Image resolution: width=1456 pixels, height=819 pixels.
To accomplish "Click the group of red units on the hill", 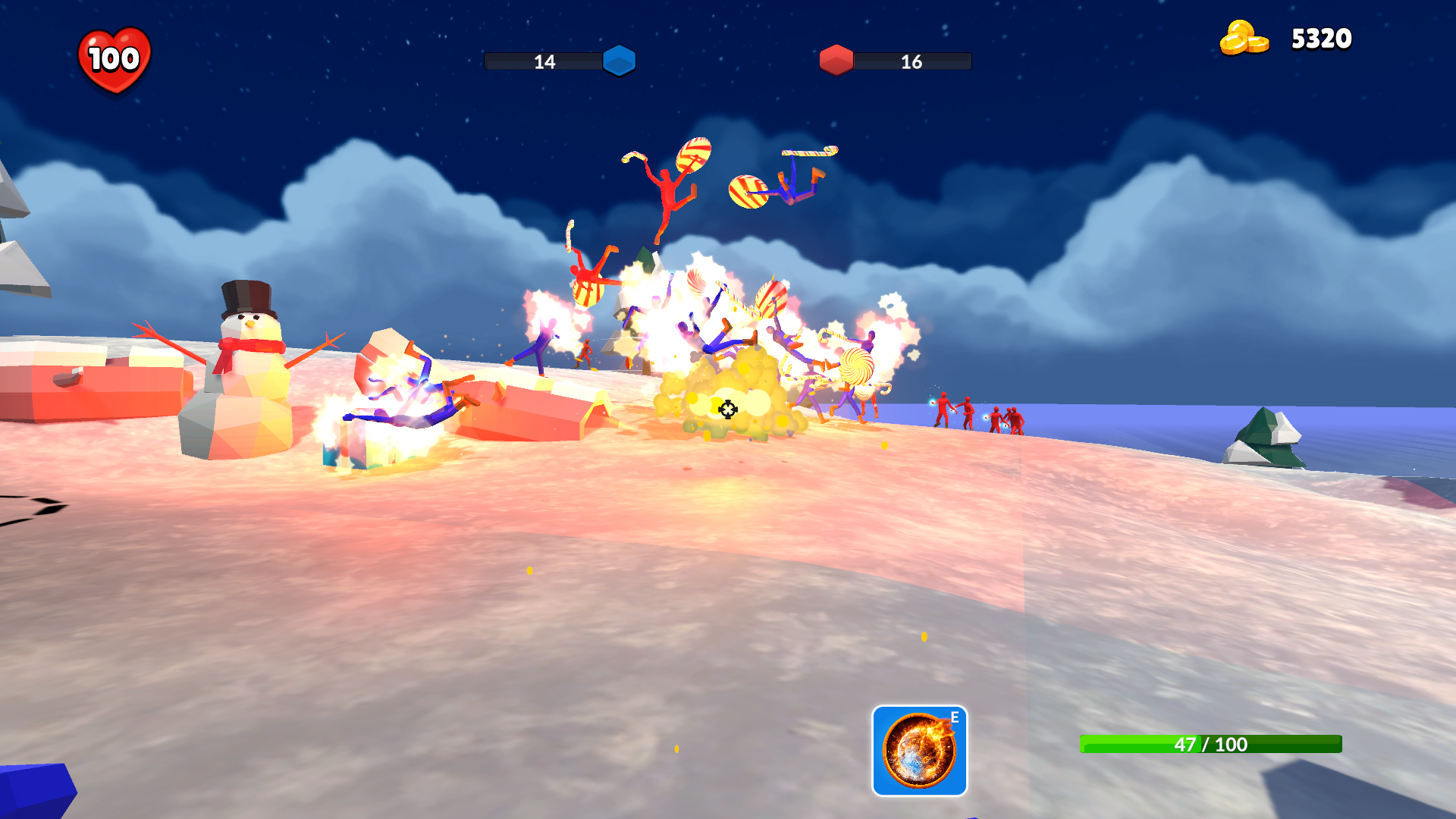I will click(978, 413).
